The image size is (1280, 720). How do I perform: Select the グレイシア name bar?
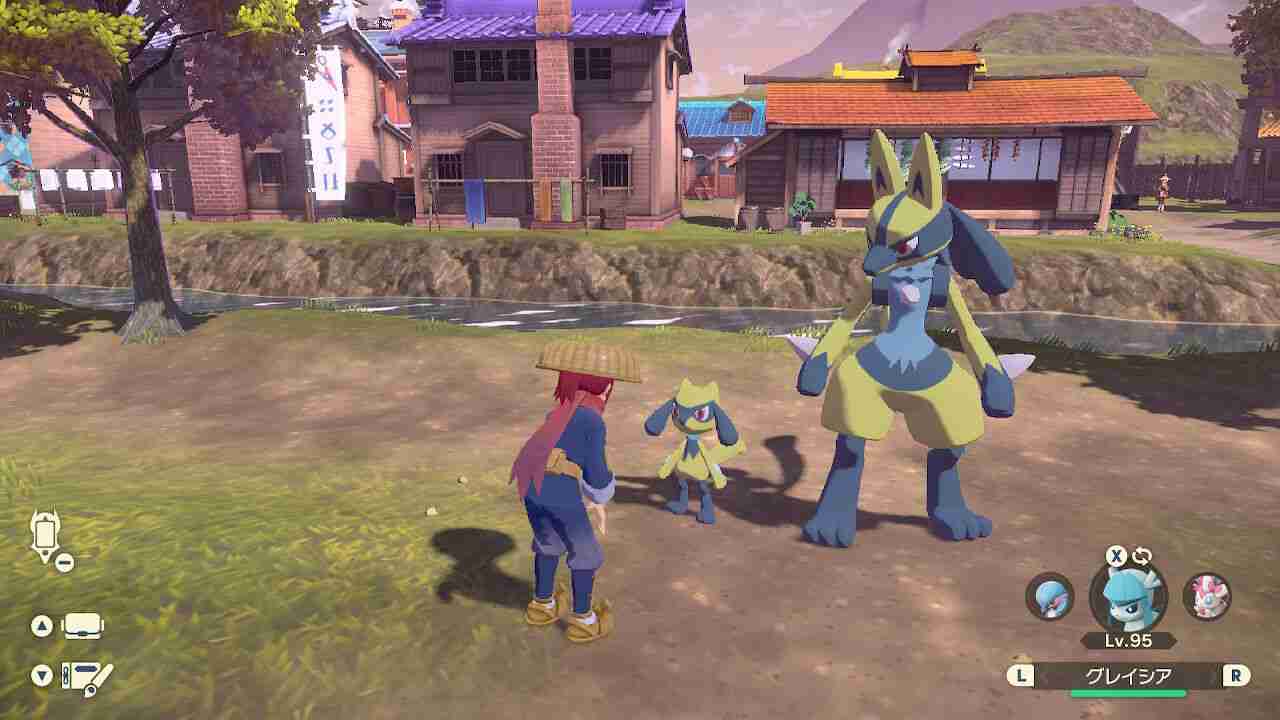(1128, 673)
